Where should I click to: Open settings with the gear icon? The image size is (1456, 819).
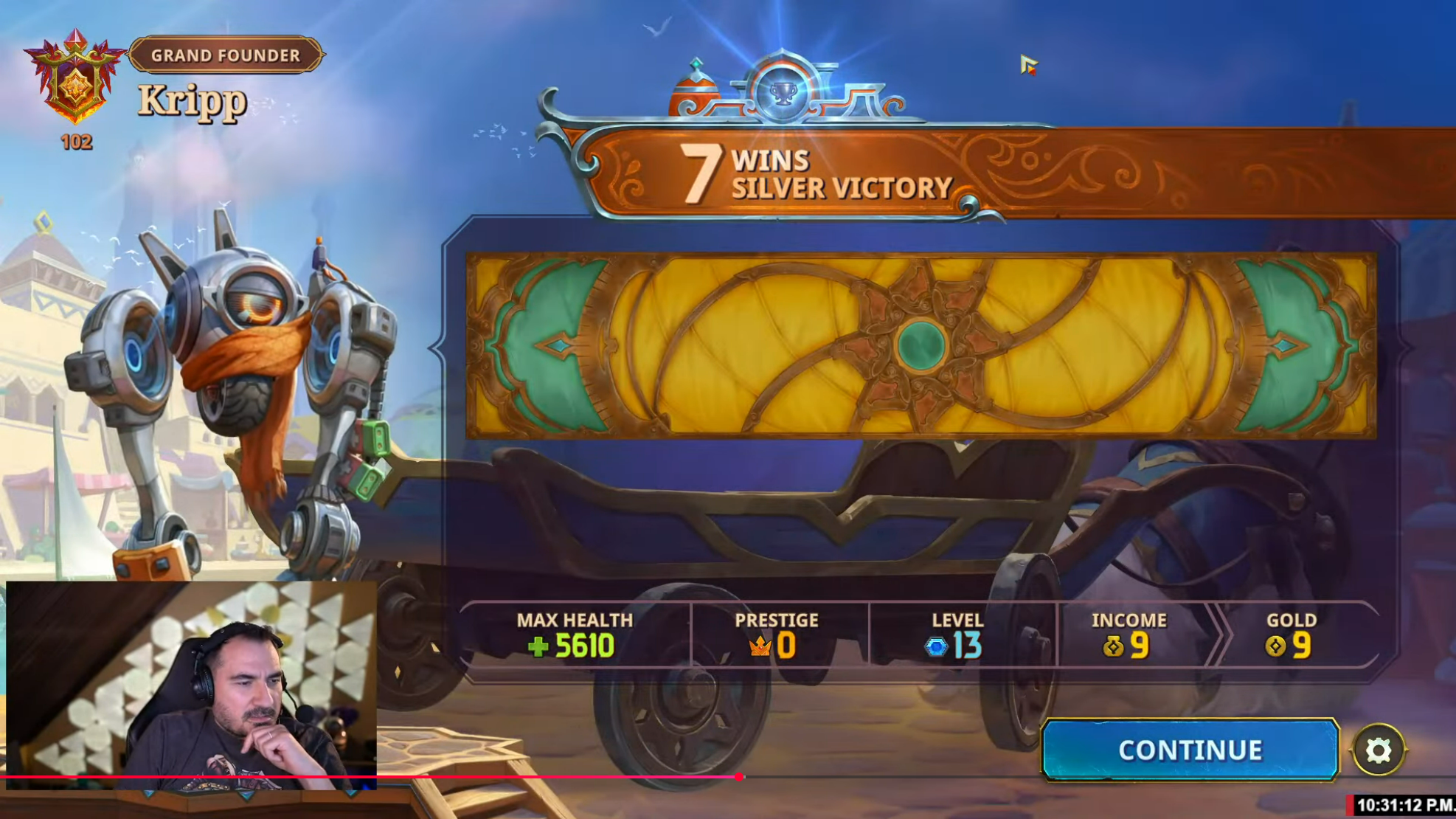[x=1378, y=750]
